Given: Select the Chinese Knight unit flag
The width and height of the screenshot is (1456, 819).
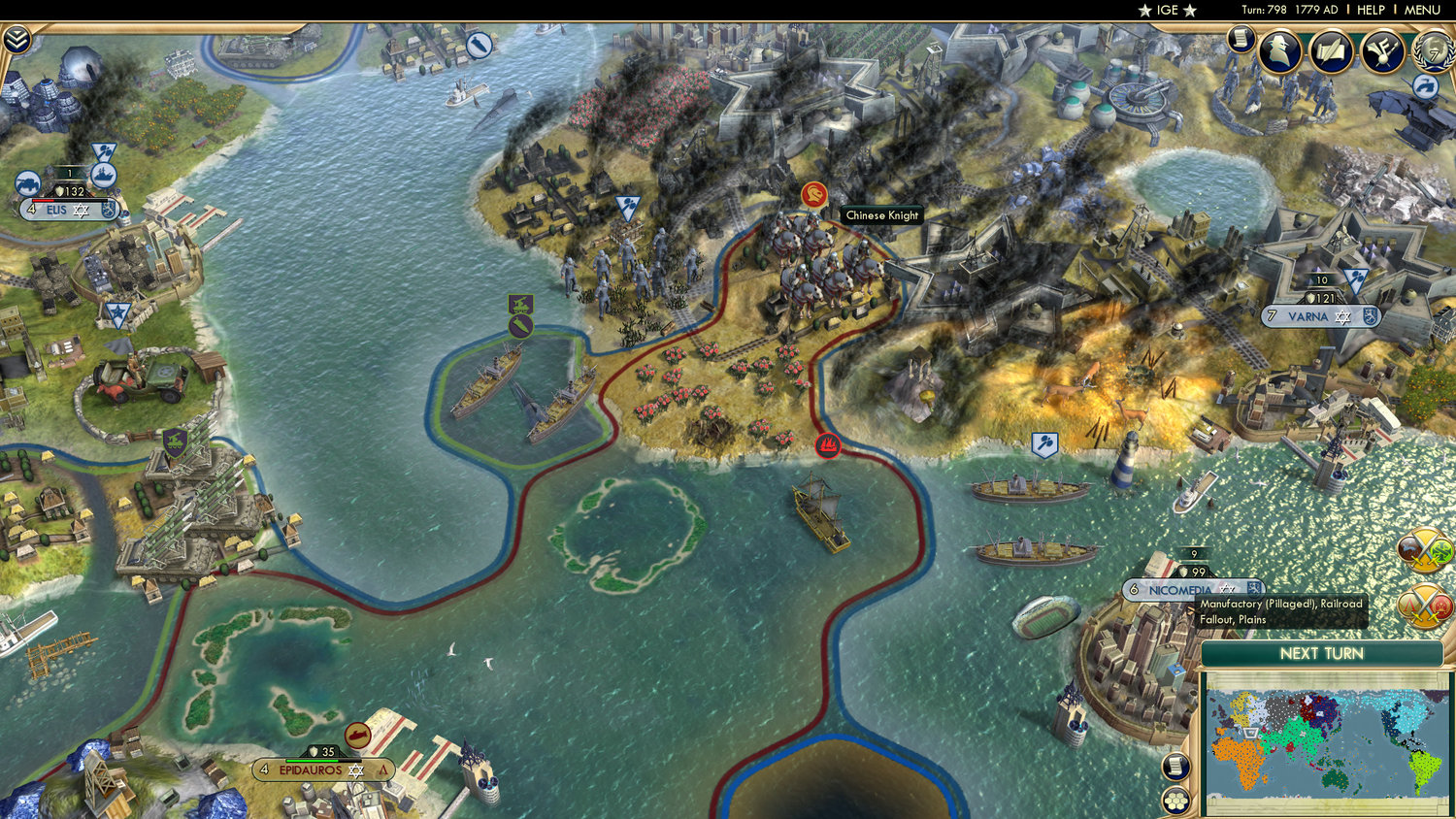Looking at the screenshot, I should [x=812, y=192].
